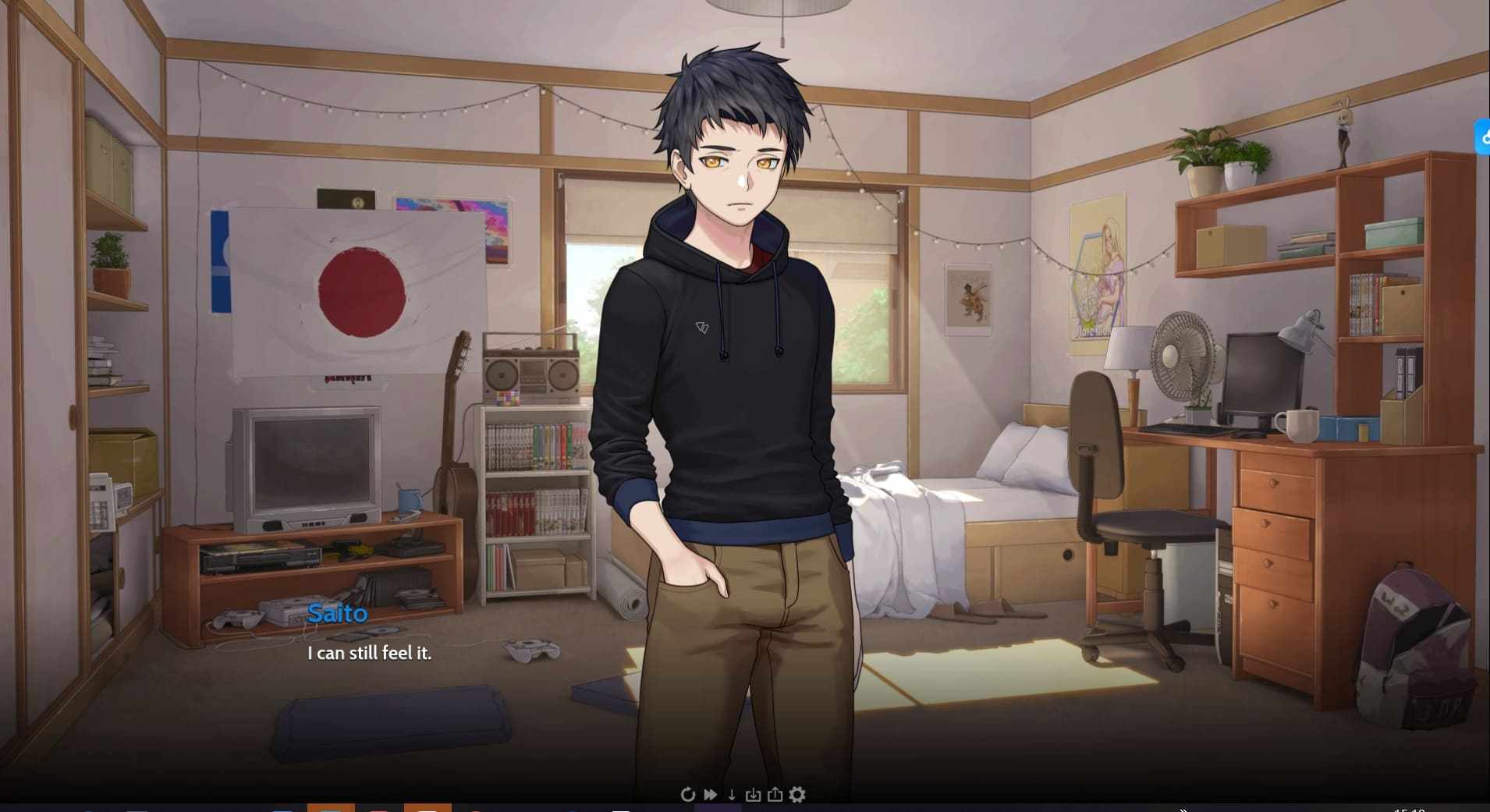Turn on auto-play with the circular arrow icon

(x=687, y=794)
